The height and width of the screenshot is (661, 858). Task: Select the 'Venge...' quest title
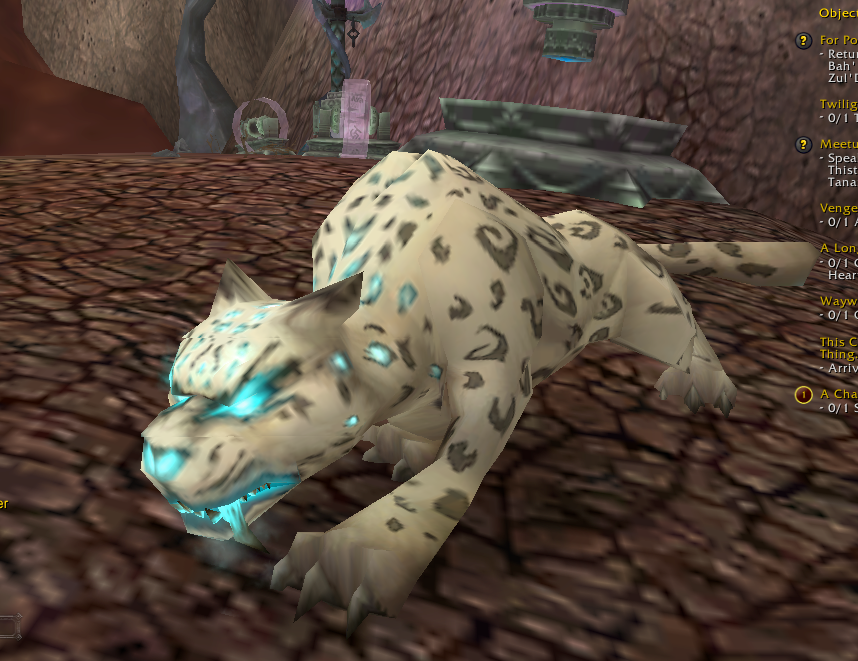(838, 208)
